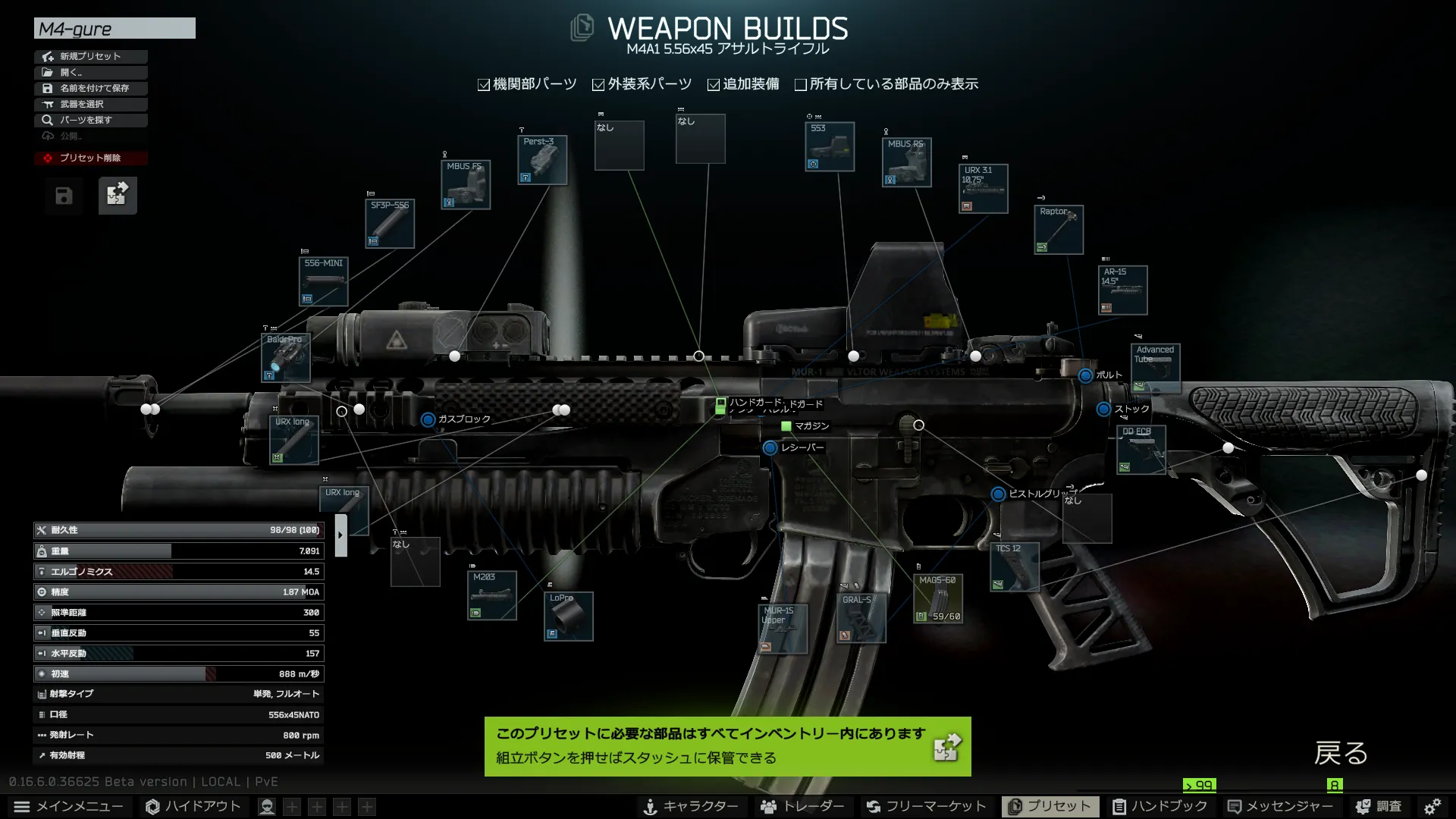This screenshot has width=1456, height=819.
Task: Open the フリーマーケット flea market
Action: pos(927,806)
